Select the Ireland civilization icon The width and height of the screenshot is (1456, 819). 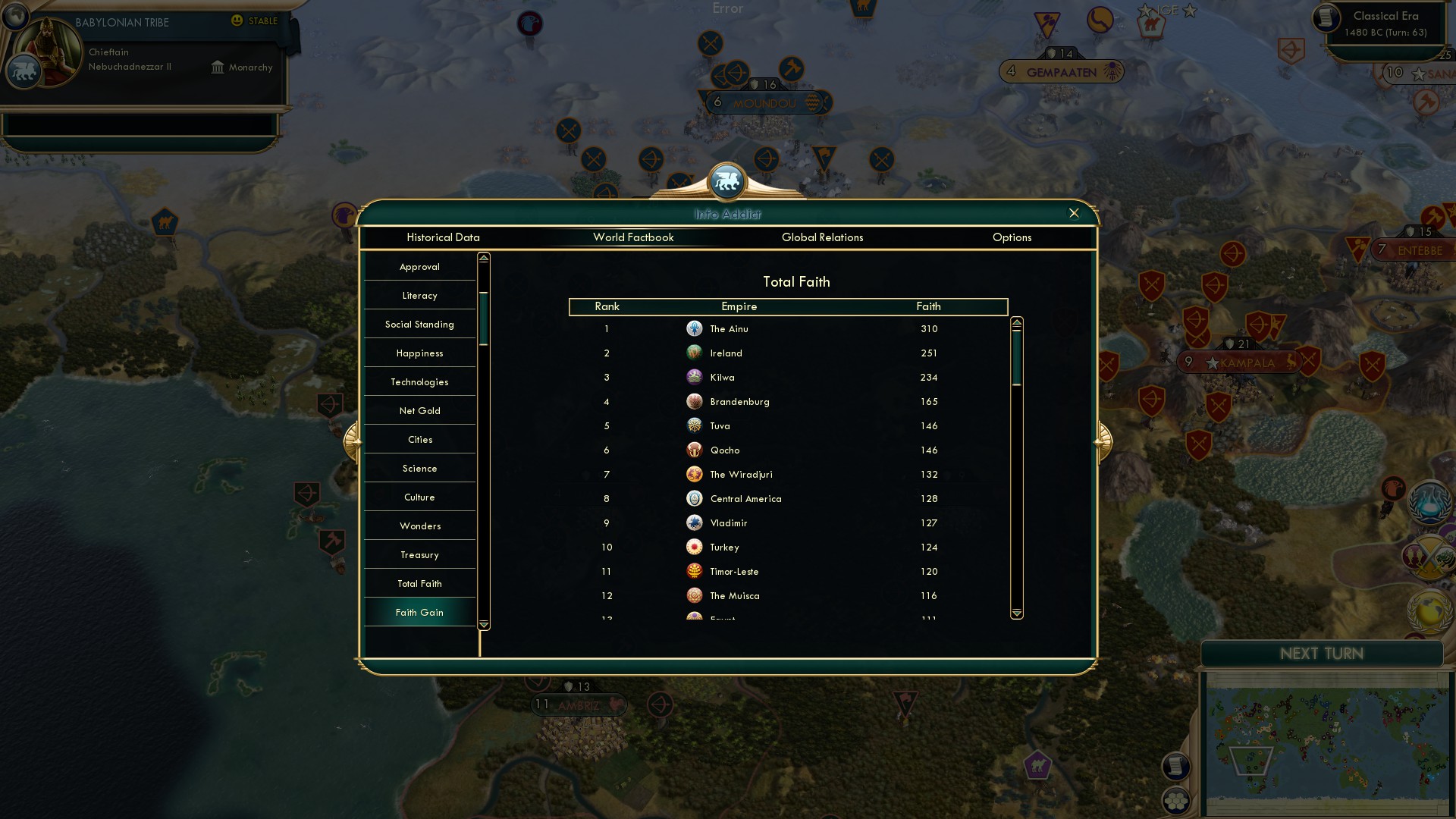(695, 353)
